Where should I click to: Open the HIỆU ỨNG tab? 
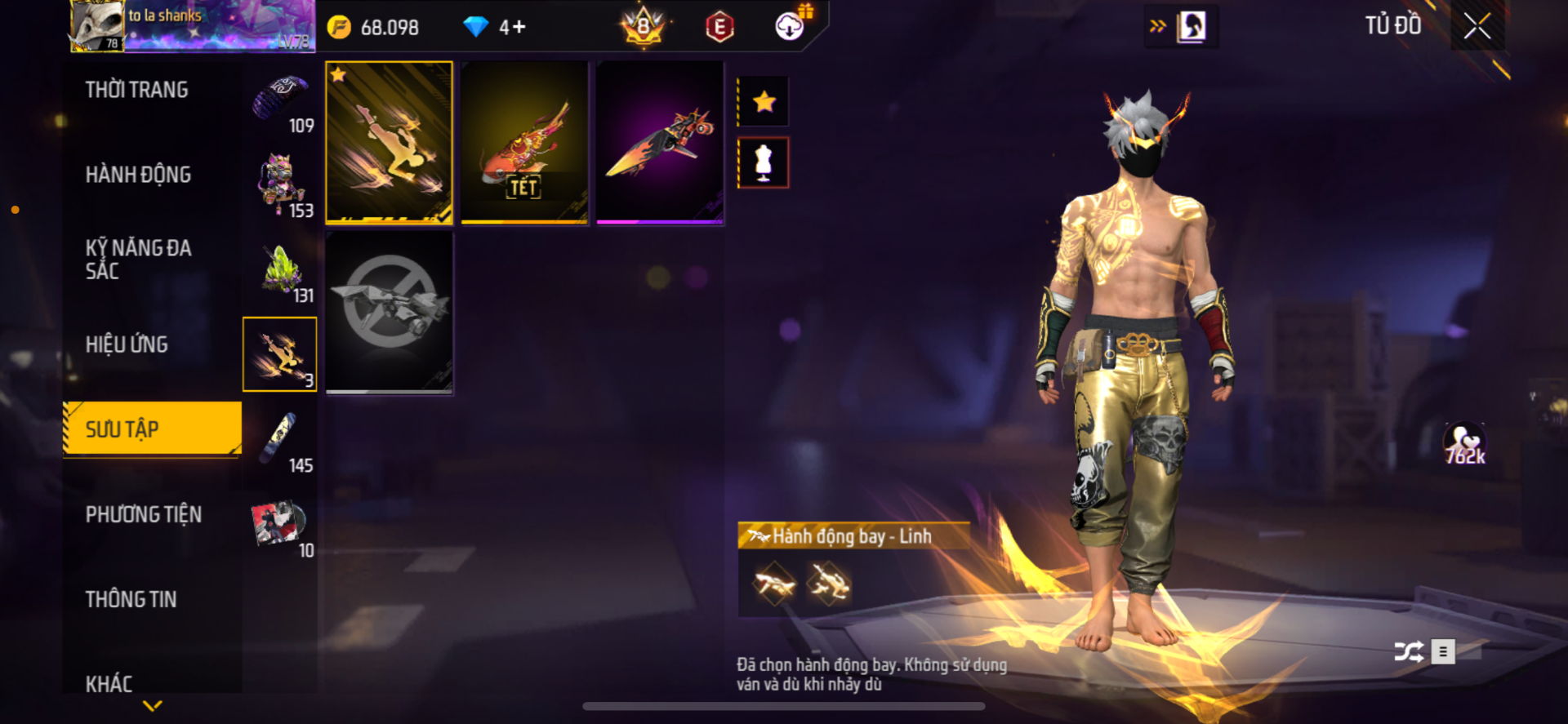tap(127, 344)
